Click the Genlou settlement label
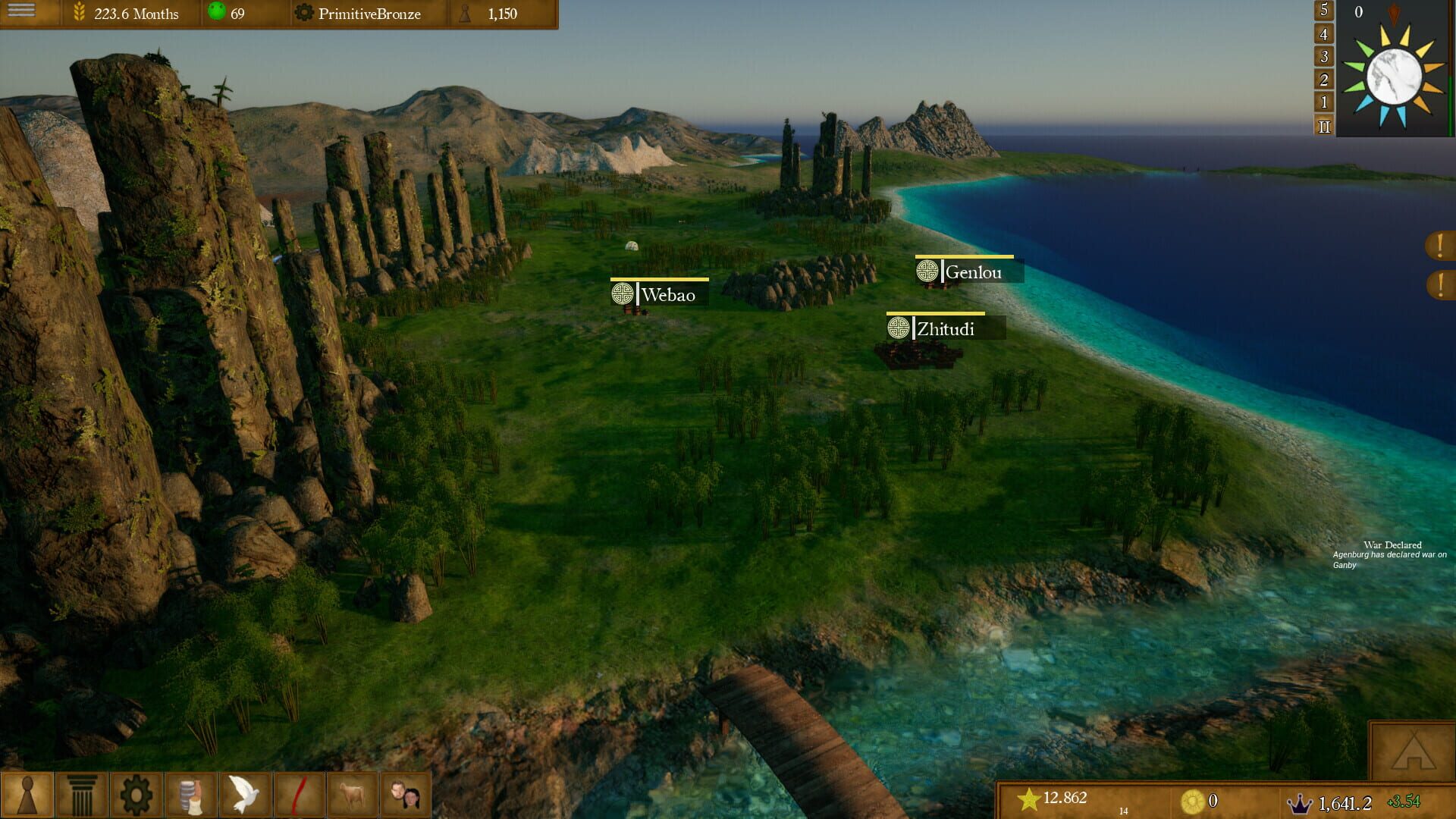The height and width of the screenshot is (819, 1456). tap(973, 271)
